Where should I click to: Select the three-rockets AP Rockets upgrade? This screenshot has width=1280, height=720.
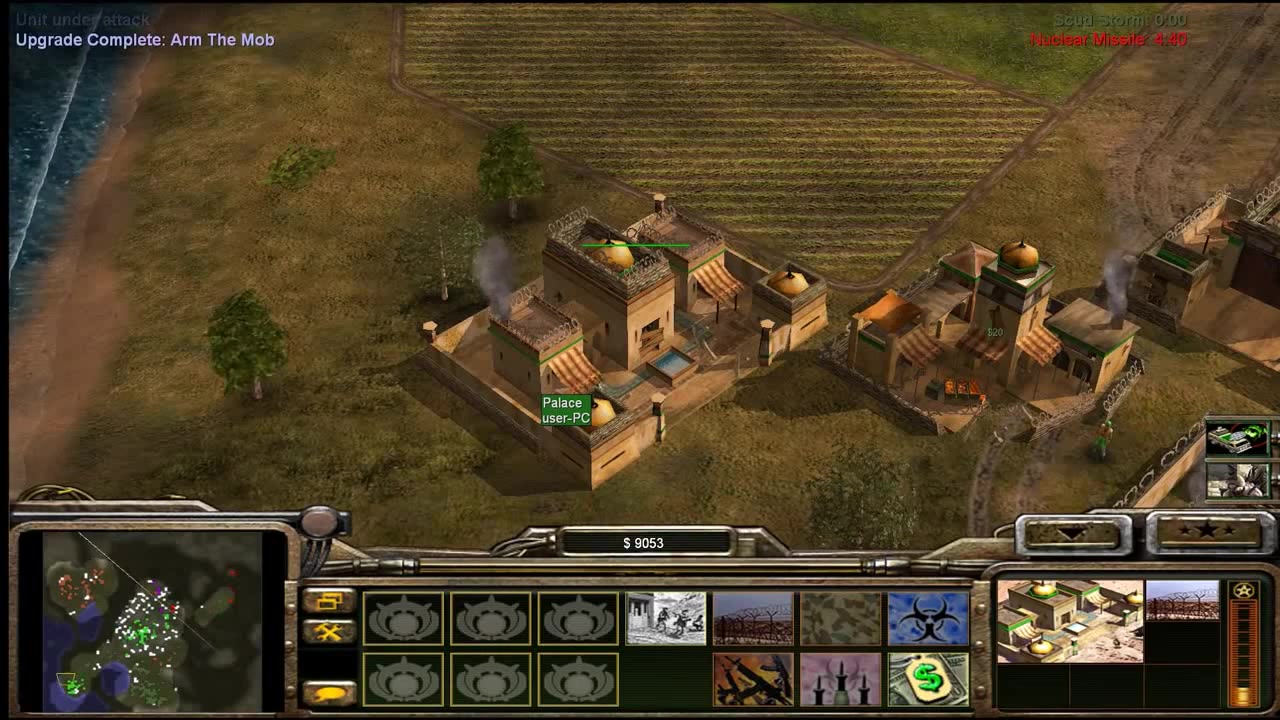click(840, 679)
